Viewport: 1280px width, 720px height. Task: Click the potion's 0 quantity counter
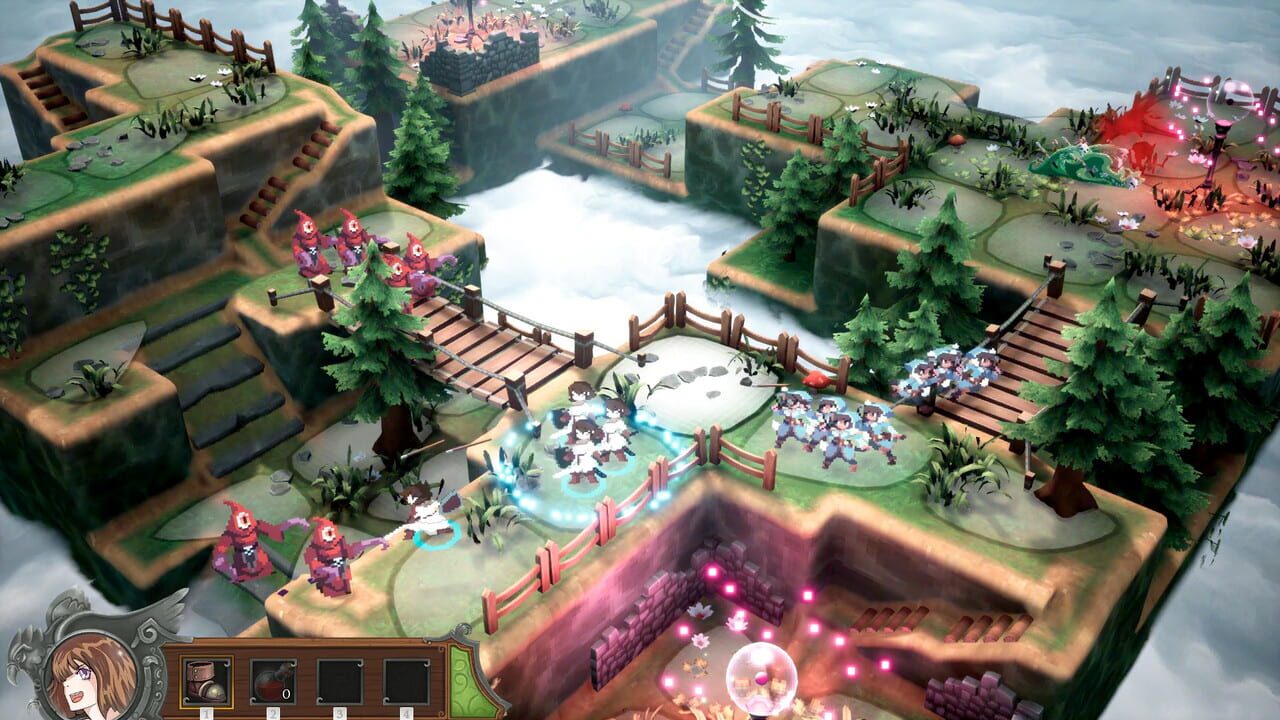pos(286,694)
